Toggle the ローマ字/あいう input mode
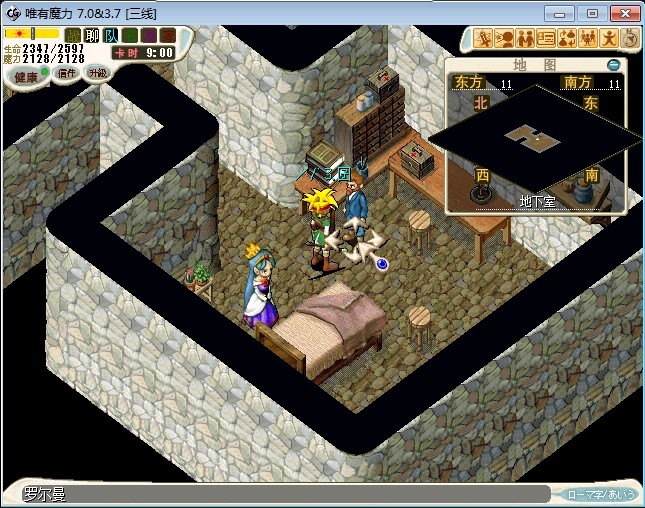 [x=600, y=494]
